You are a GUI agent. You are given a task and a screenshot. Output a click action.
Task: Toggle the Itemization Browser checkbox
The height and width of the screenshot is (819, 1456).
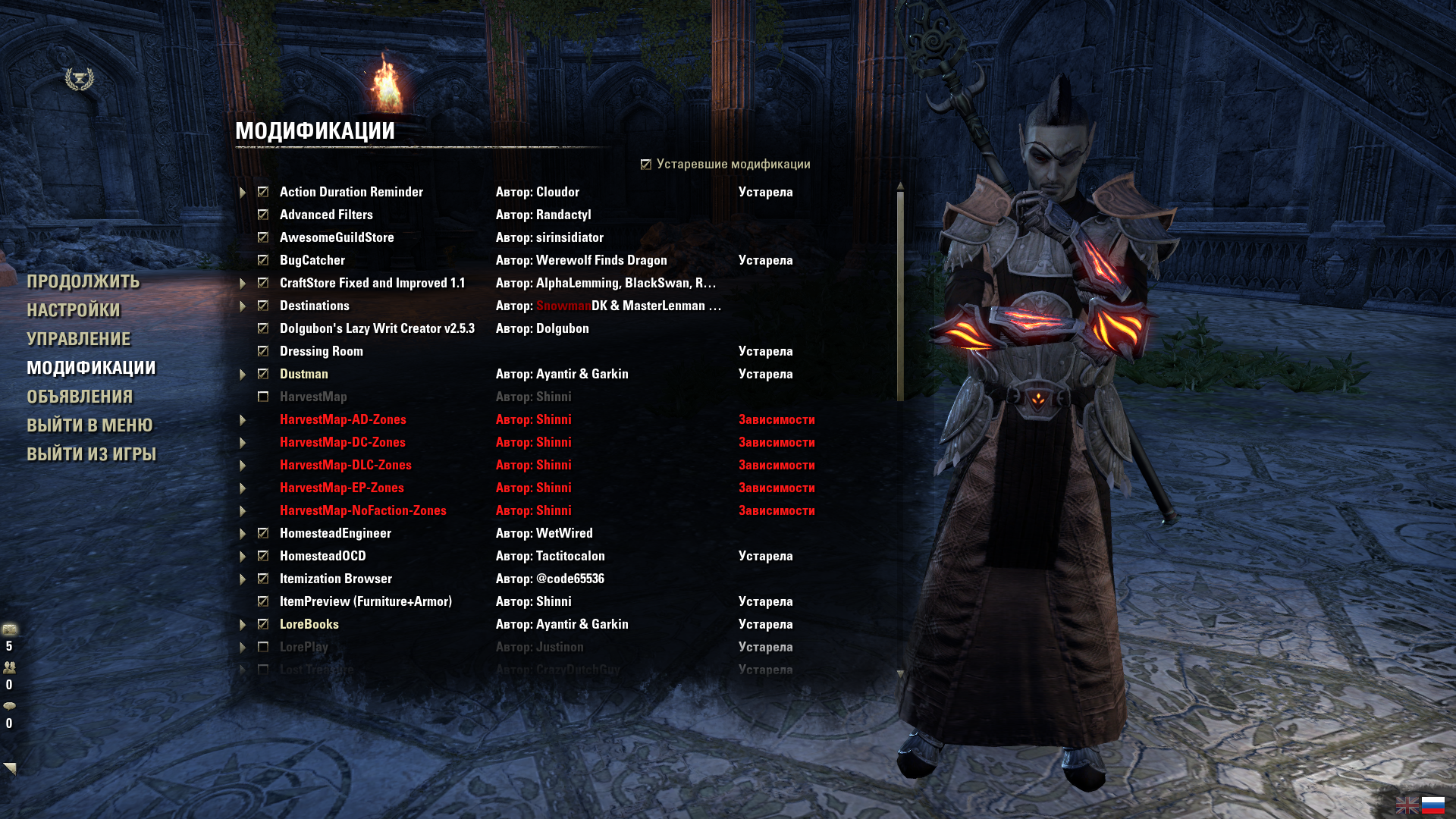coord(263,579)
